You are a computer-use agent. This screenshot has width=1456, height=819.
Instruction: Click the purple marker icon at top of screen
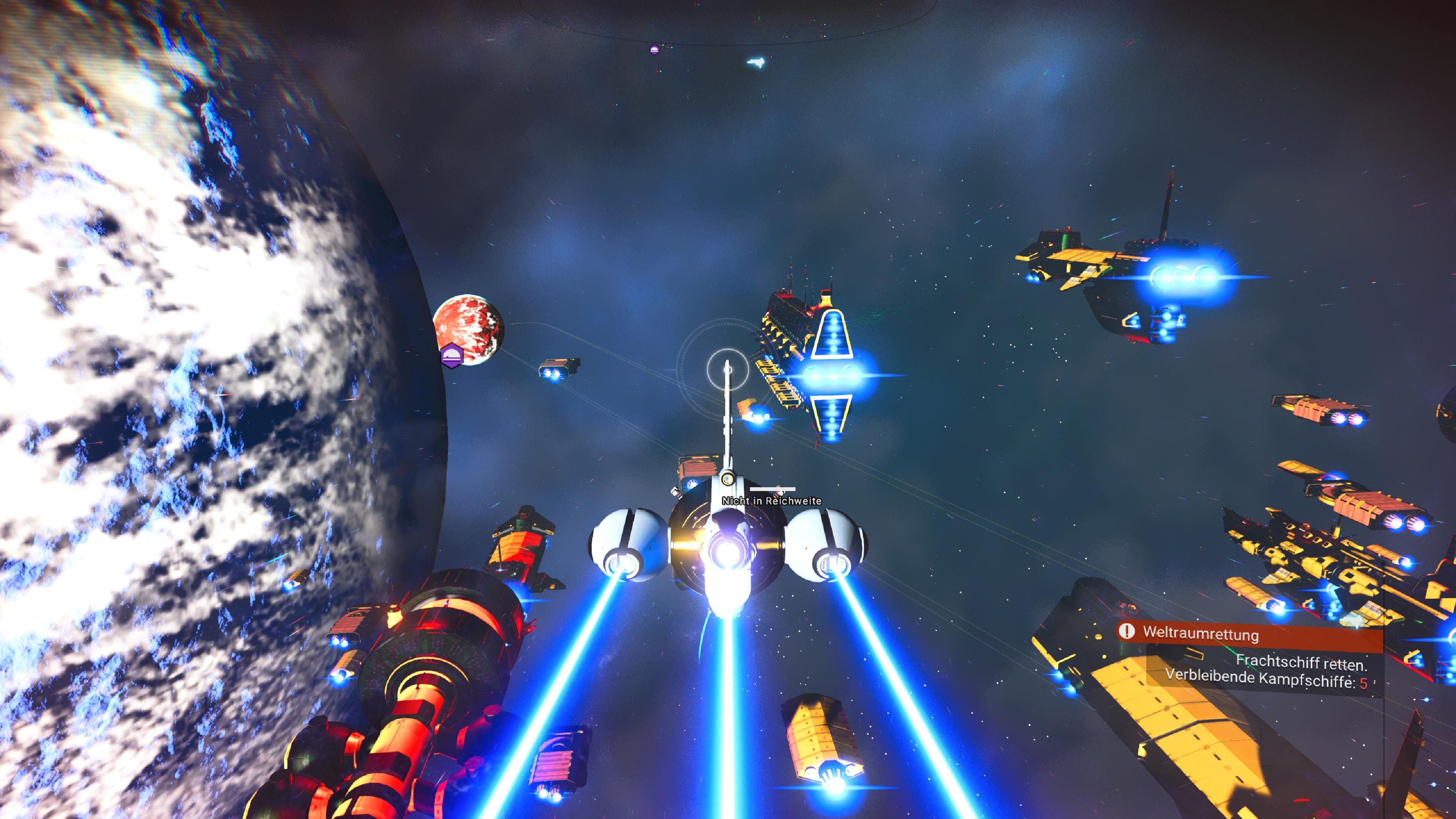click(655, 50)
